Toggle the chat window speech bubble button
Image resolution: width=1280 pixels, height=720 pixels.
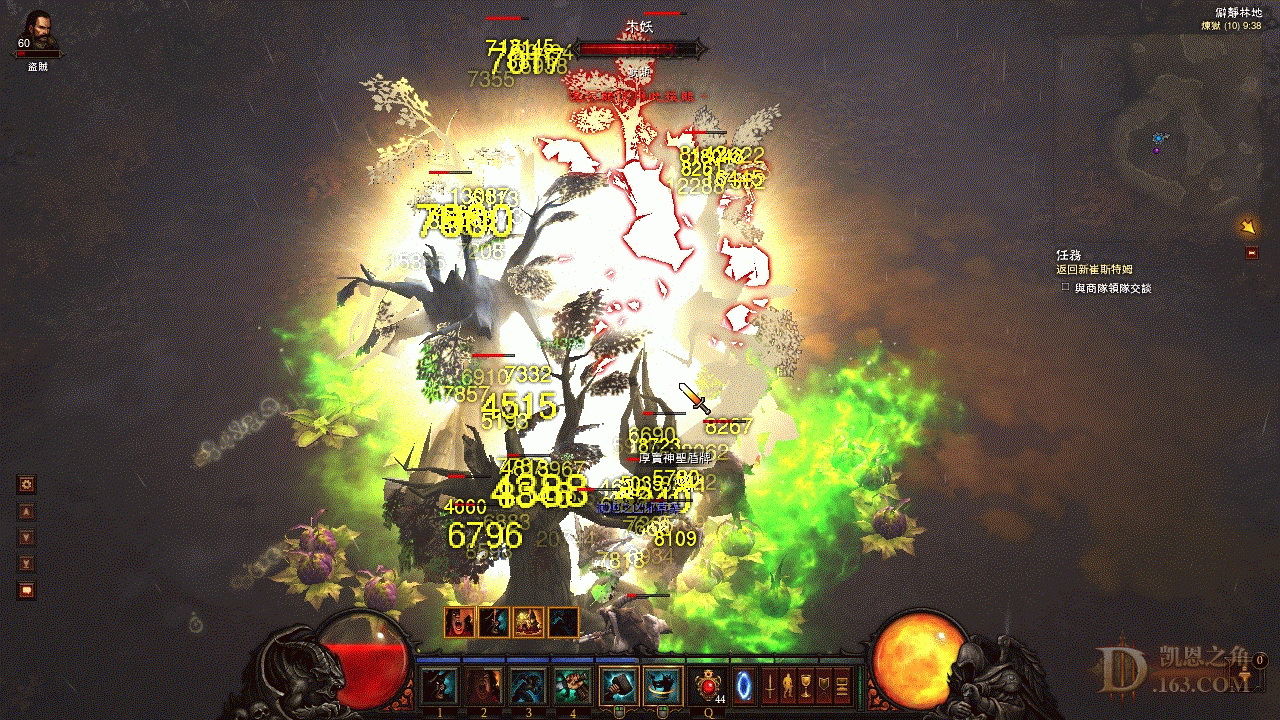coord(27,590)
